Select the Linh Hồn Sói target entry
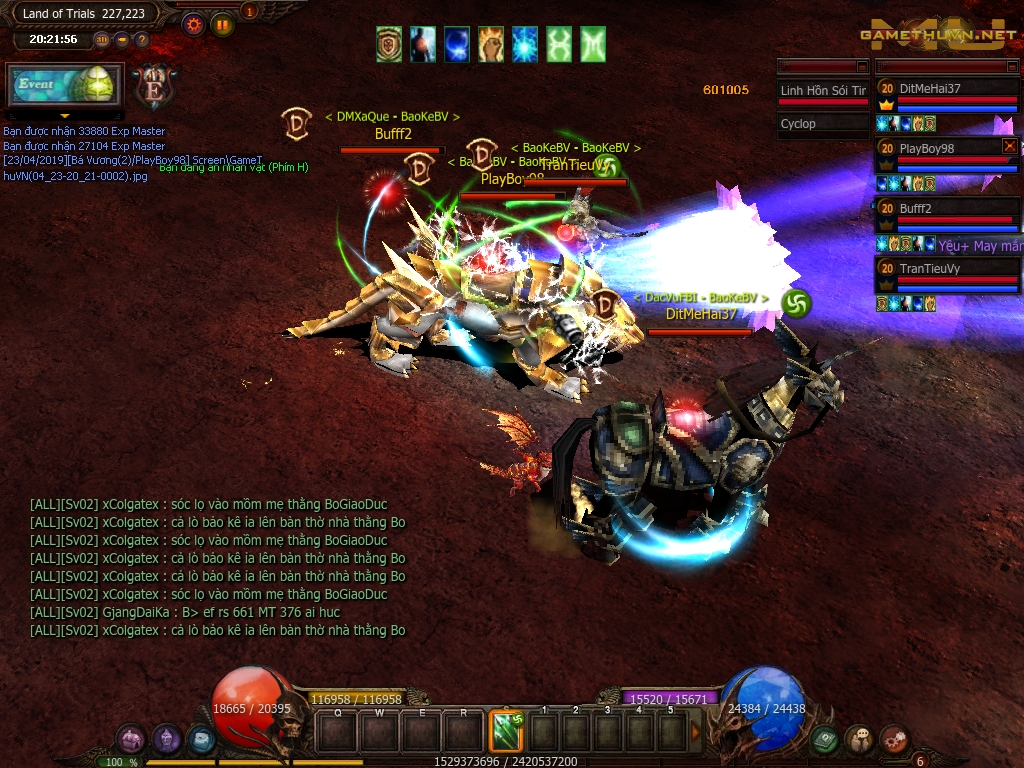Viewport: 1024px width, 768px height. 822,91
